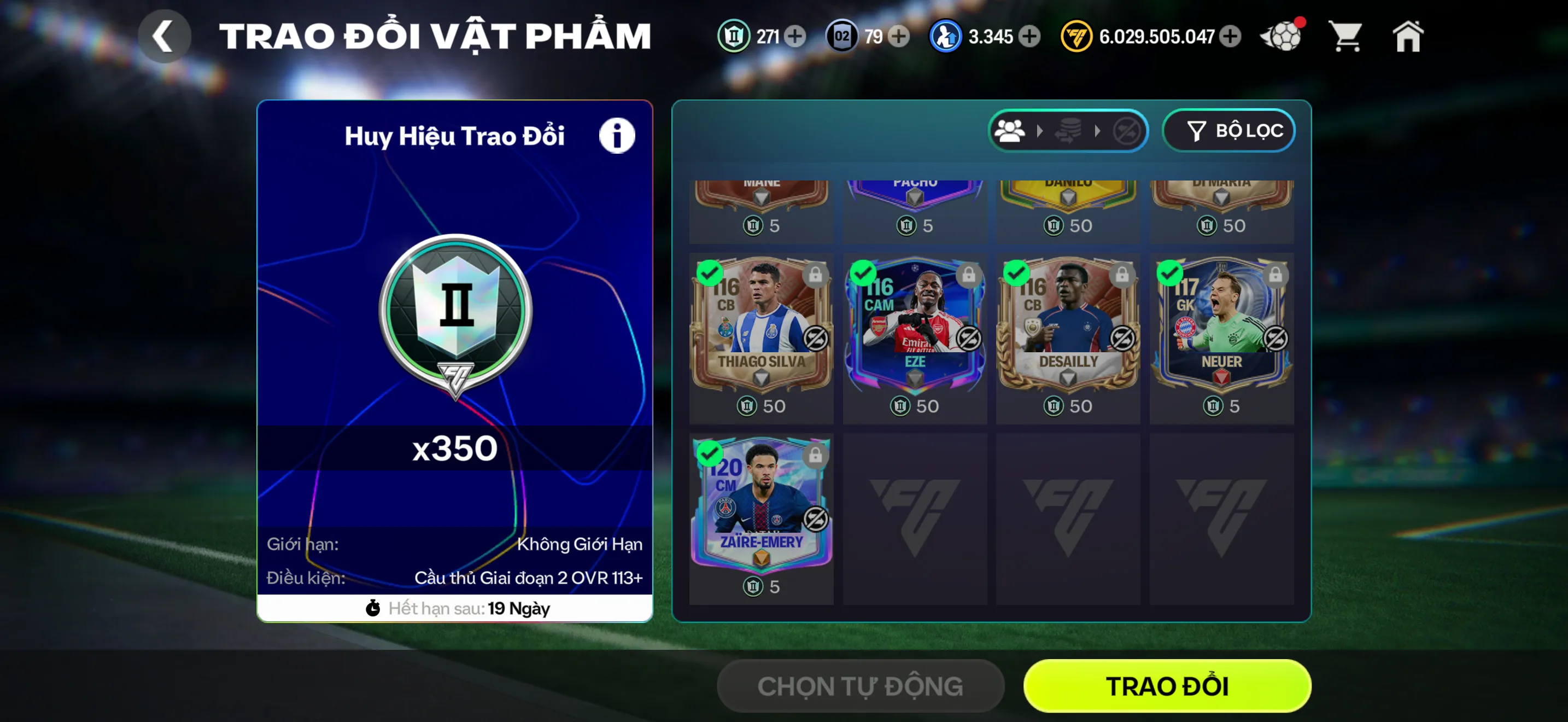Select the Trao Đổi Vật Phẩm title header
The image size is (1568, 722).
pos(436,33)
